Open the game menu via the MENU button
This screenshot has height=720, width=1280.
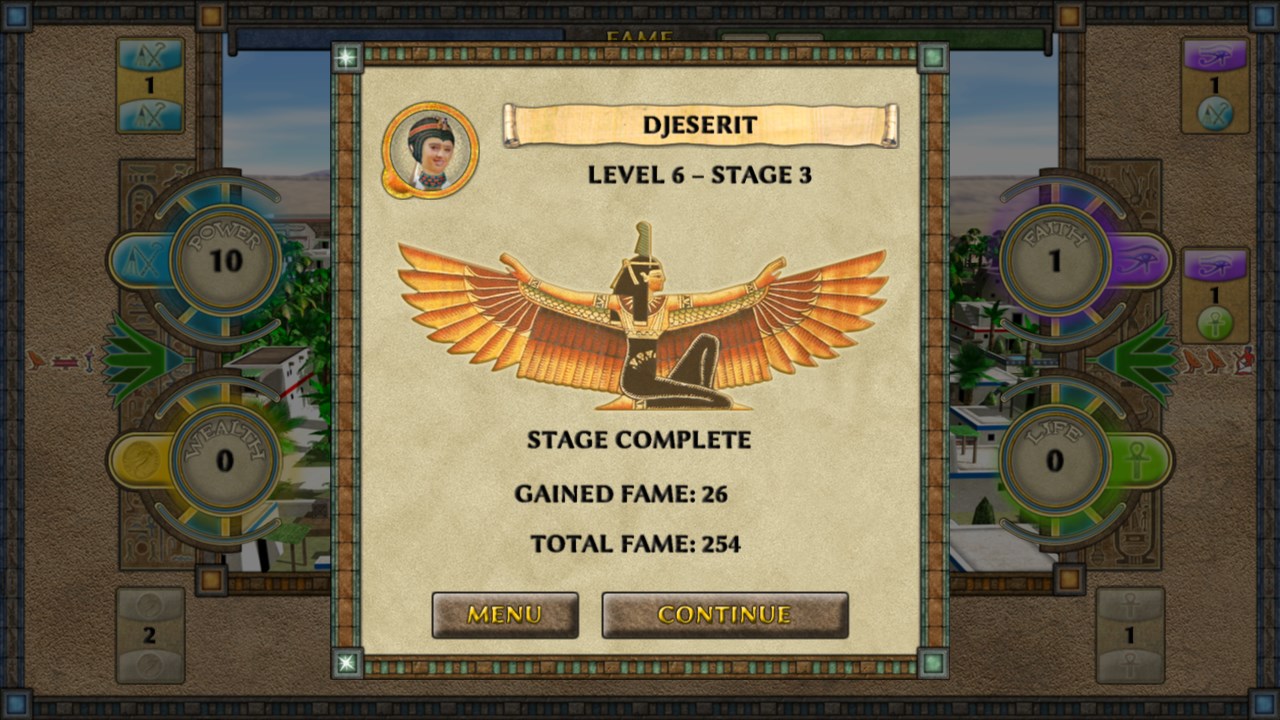[504, 615]
